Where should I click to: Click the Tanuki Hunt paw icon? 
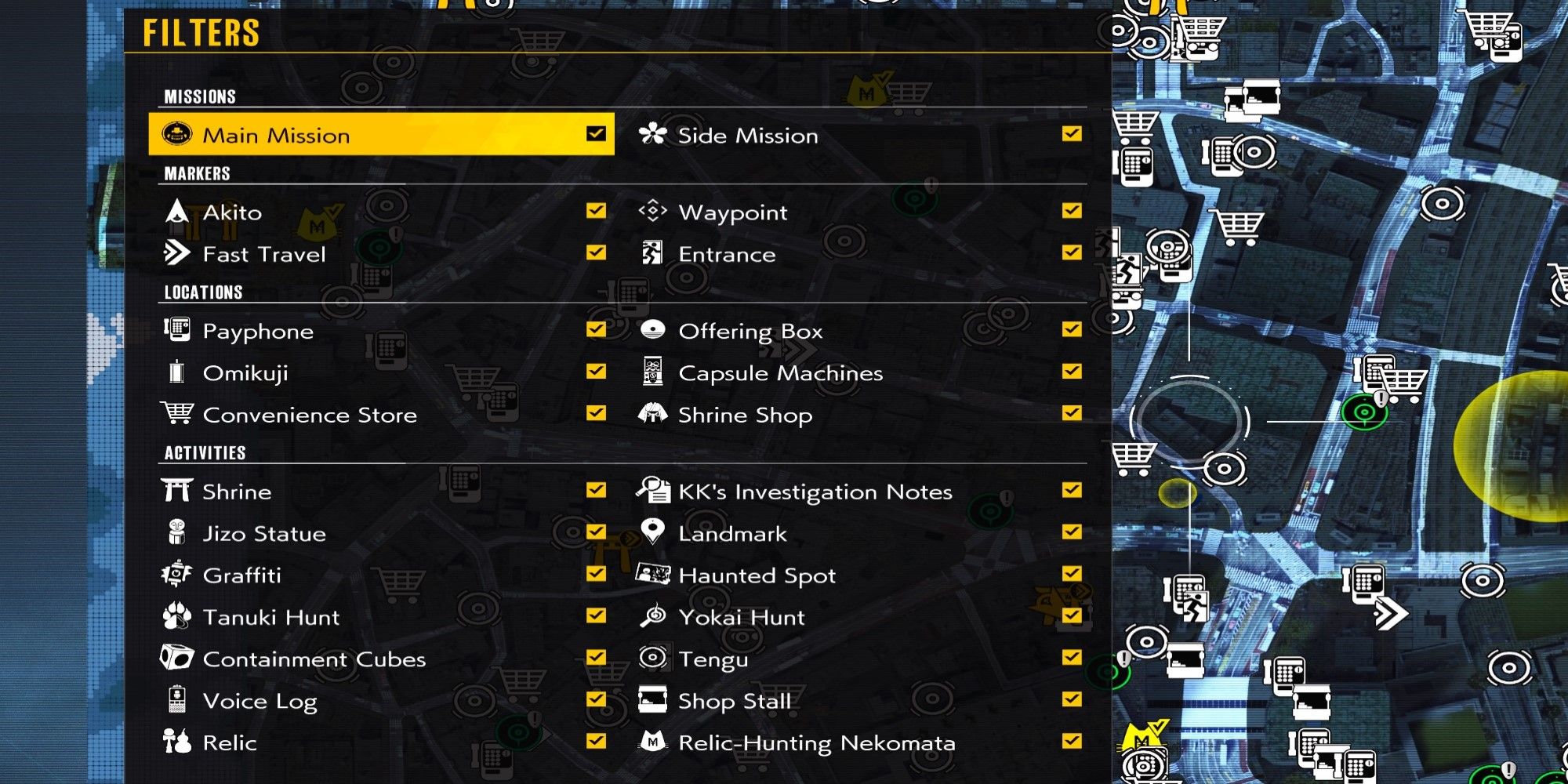tap(176, 617)
